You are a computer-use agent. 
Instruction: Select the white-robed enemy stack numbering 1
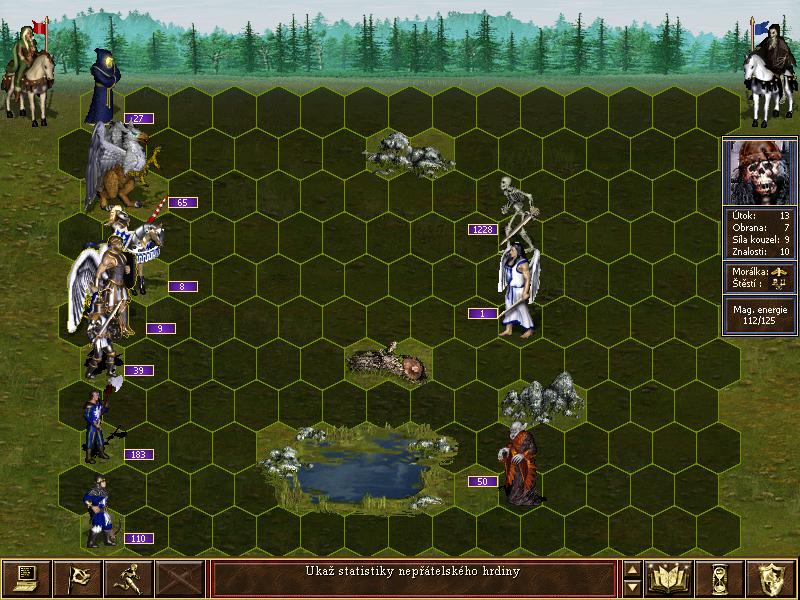(518, 290)
